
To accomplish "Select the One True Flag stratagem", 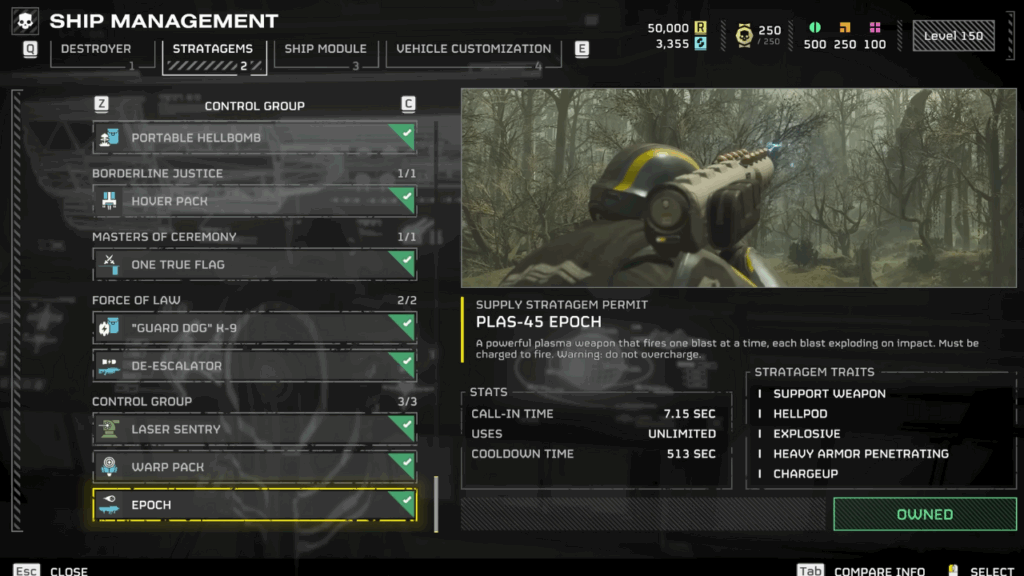I will pyautogui.click(x=254, y=265).
